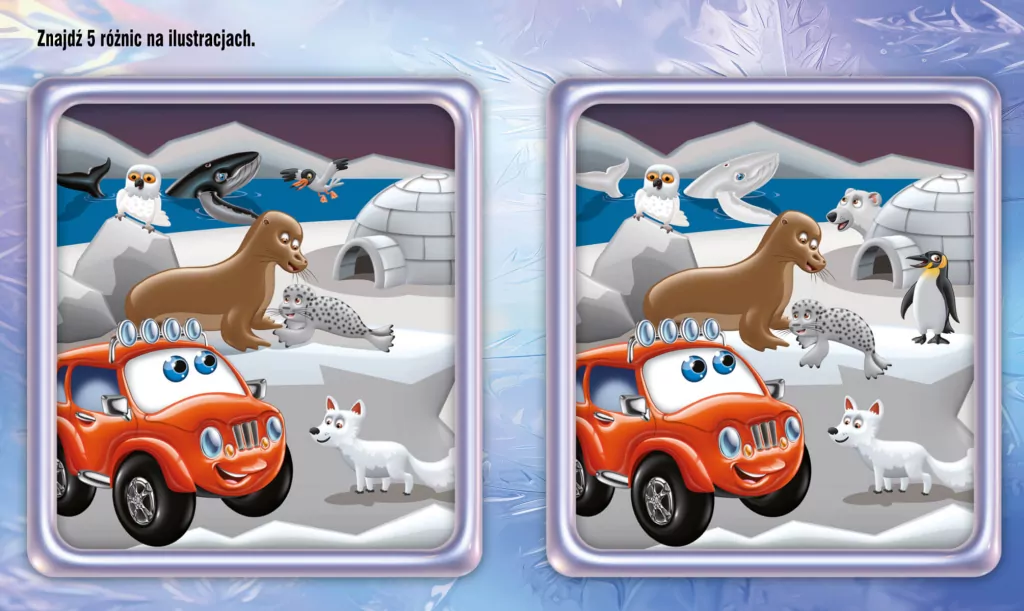Click the white whale tail in right picture

pyautogui.click(x=602, y=179)
